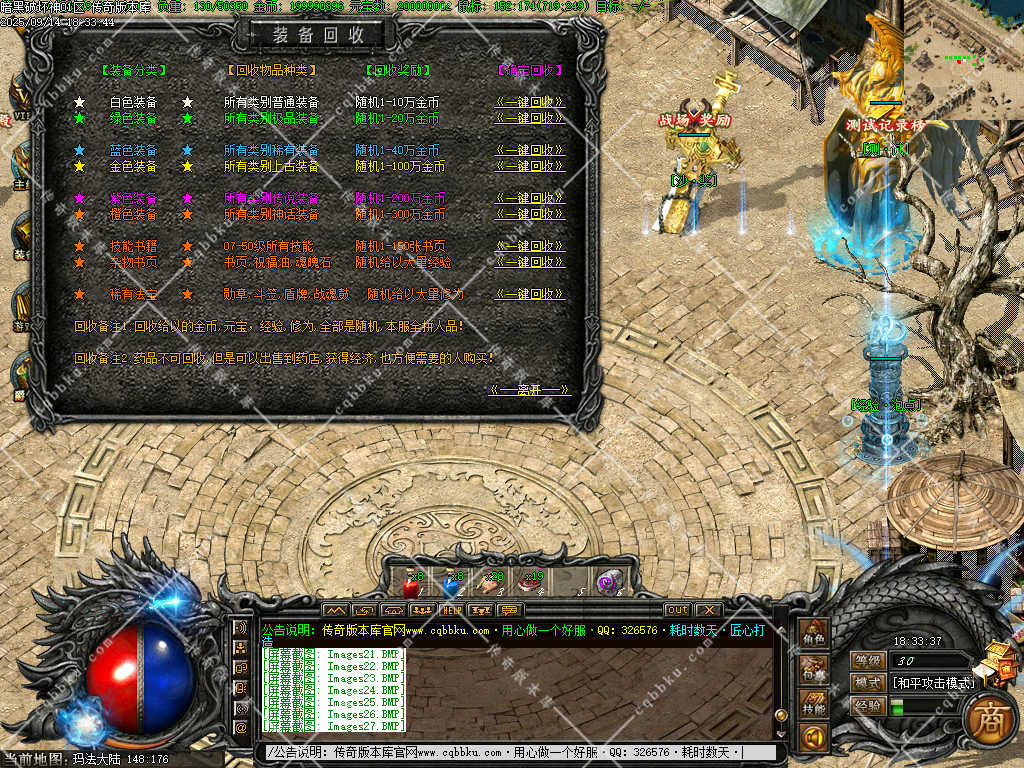Open the bag (包裹) button
The height and width of the screenshot is (768, 1024).
(x=812, y=669)
